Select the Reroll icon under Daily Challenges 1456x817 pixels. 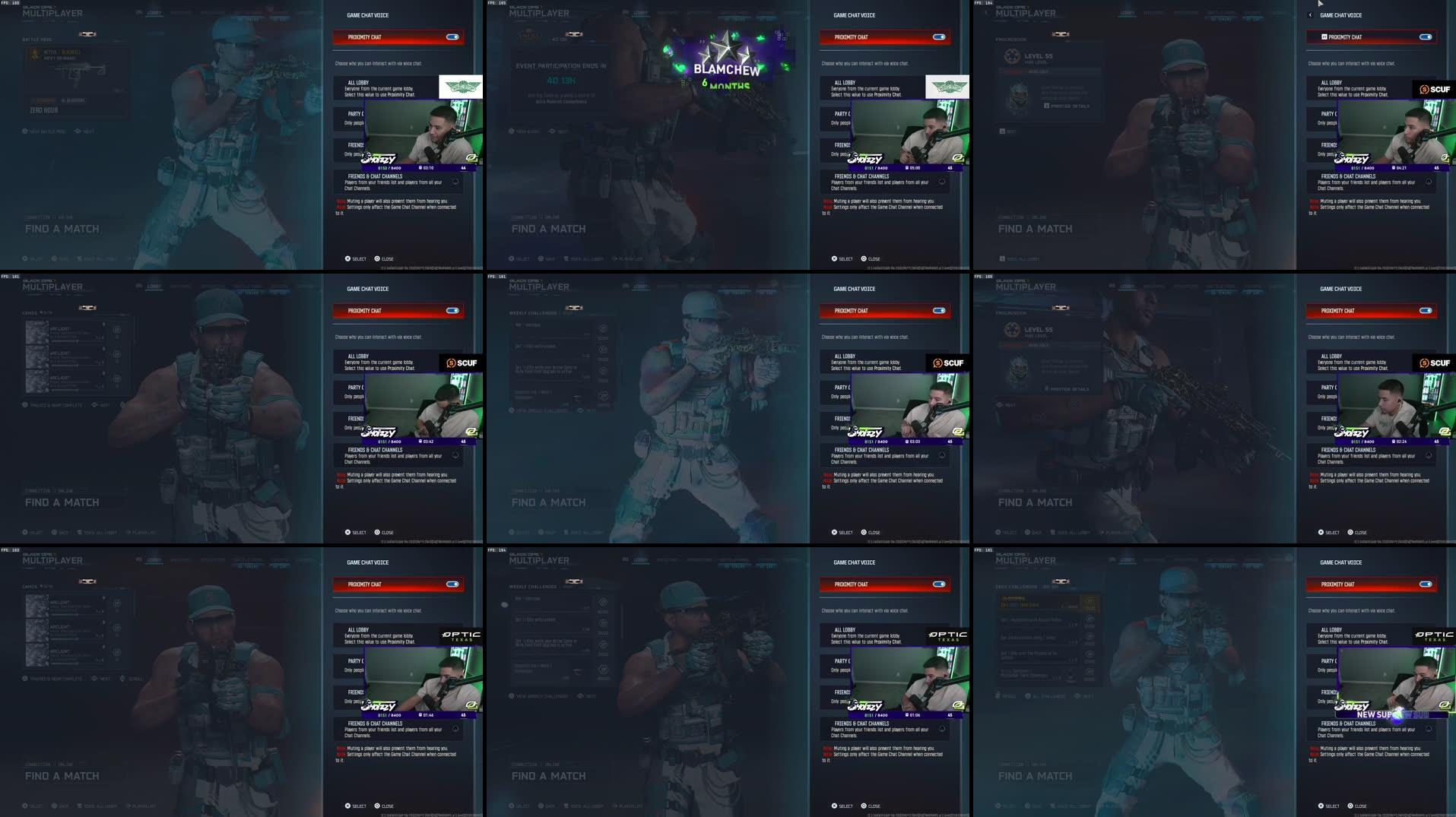(x=998, y=695)
